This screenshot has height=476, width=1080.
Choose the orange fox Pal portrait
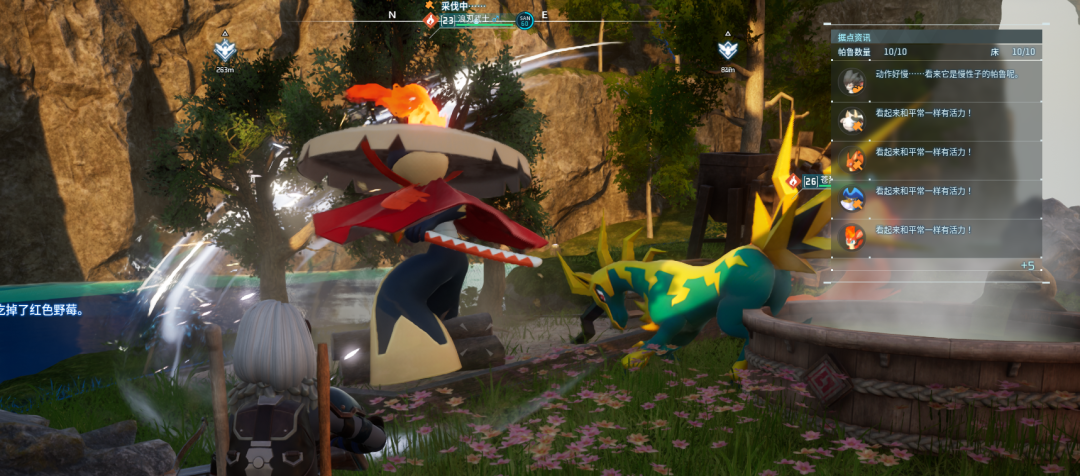click(852, 159)
